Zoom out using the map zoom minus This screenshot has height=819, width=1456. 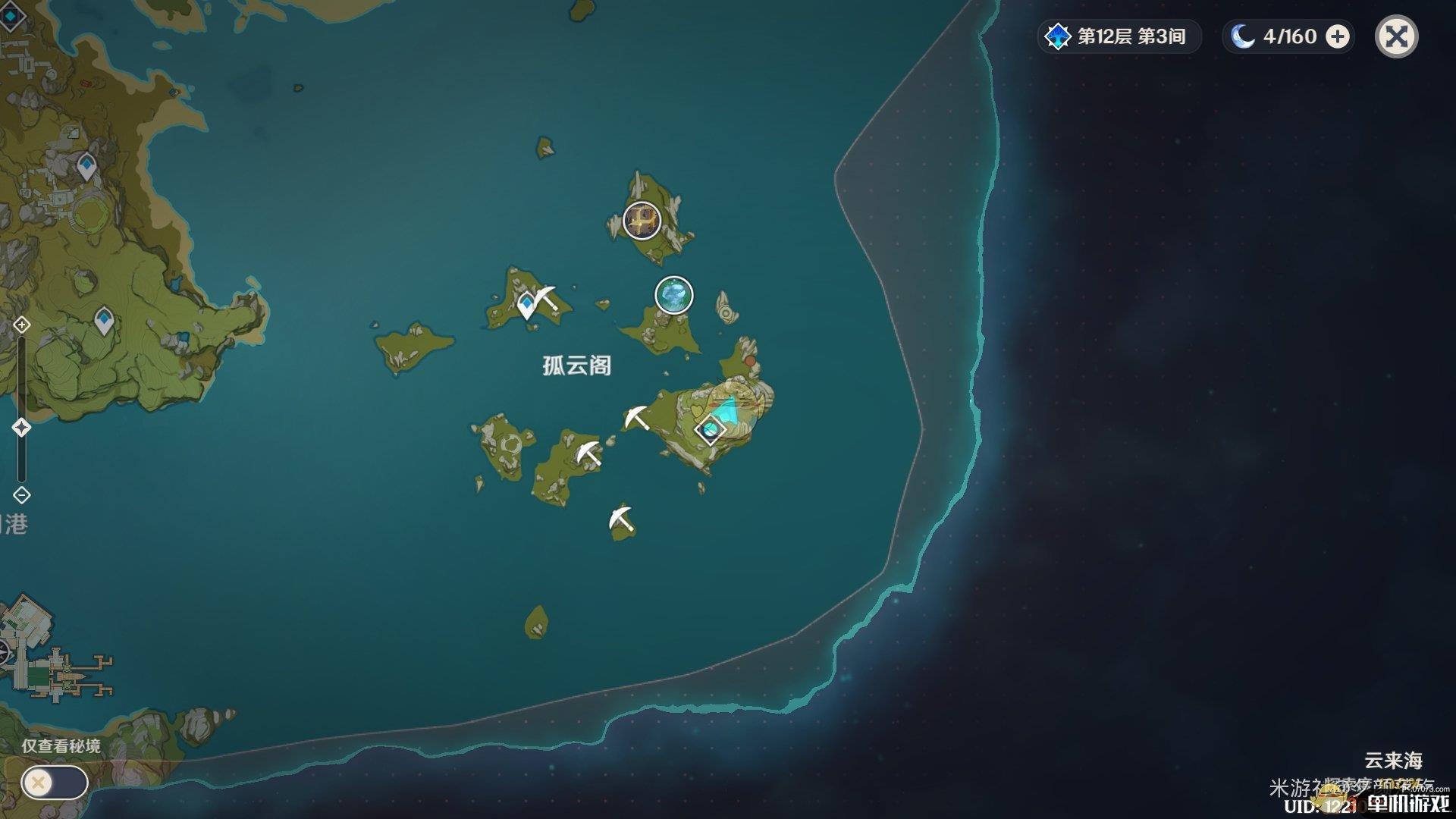(22, 495)
